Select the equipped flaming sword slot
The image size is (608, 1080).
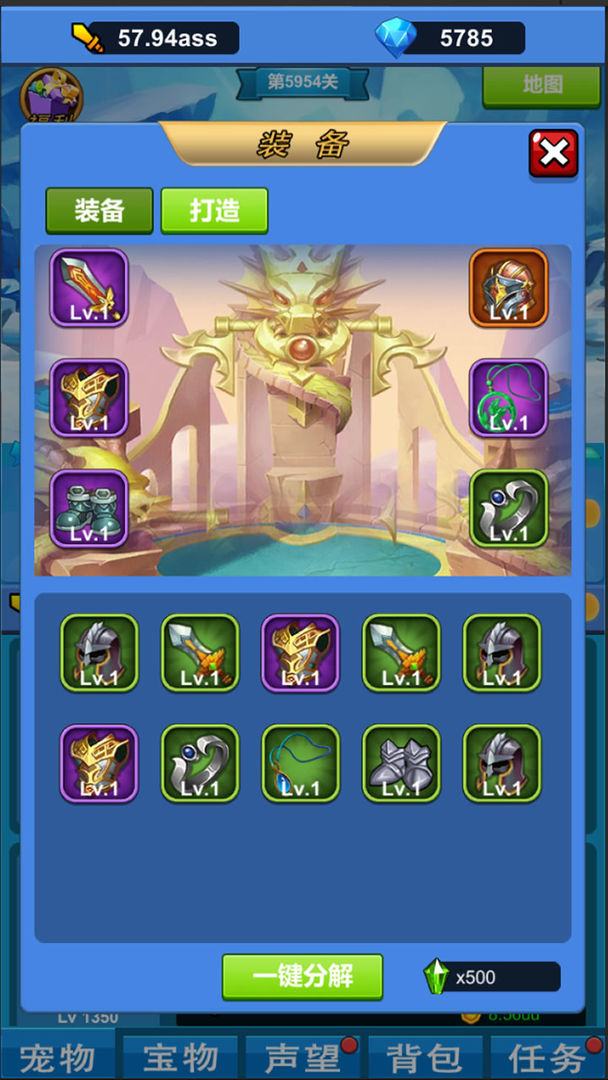pos(89,288)
